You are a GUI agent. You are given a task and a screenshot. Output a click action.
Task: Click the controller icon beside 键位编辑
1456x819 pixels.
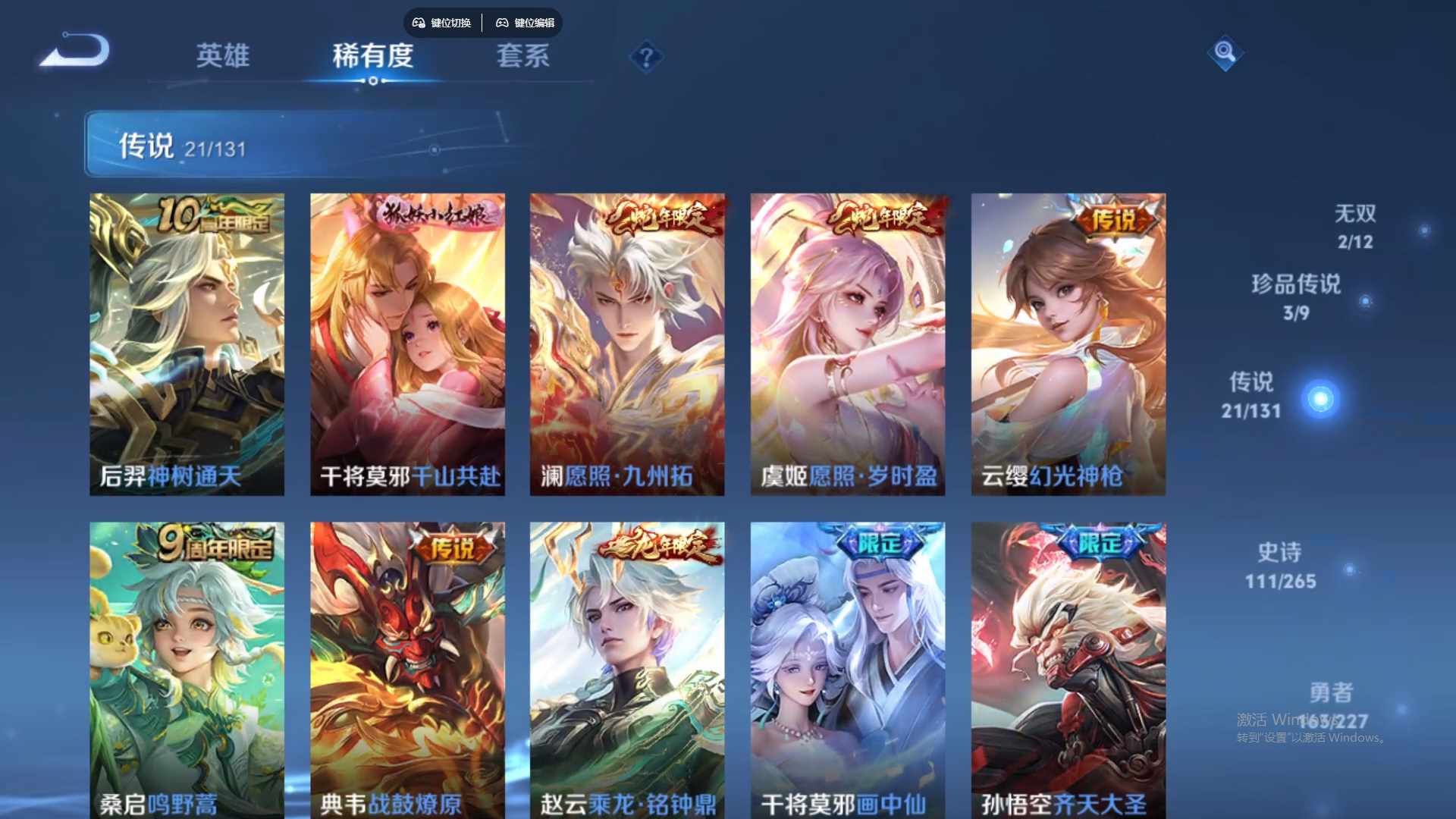click(x=502, y=24)
